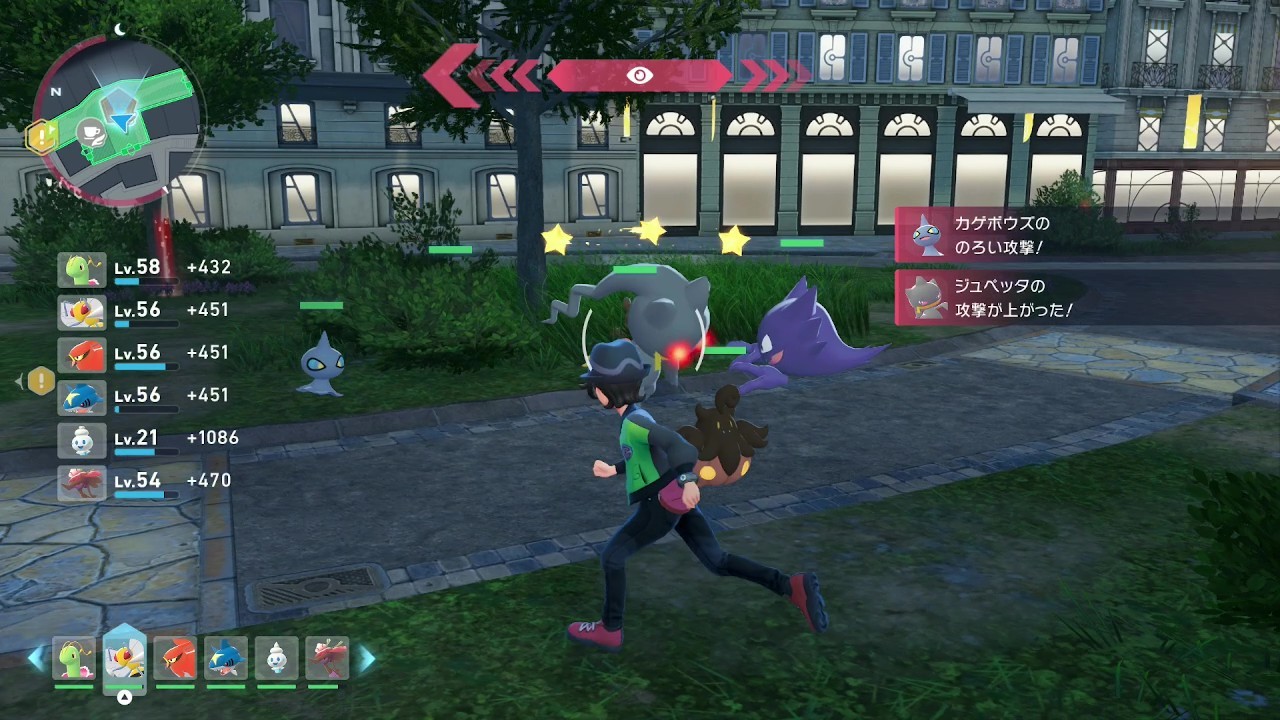Select the Lv.58 Meganium party row
The width and height of the screenshot is (1280, 720).
pyautogui.click(x=145, y=268)
